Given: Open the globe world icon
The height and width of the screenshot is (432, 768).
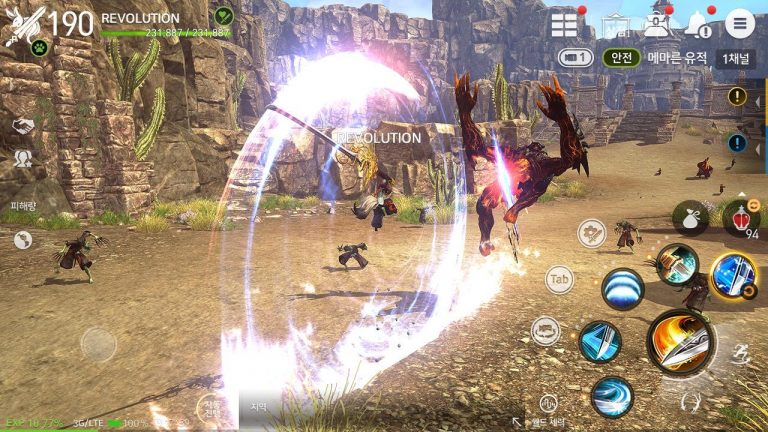Looking at the screenshot, I should point(23,240).
